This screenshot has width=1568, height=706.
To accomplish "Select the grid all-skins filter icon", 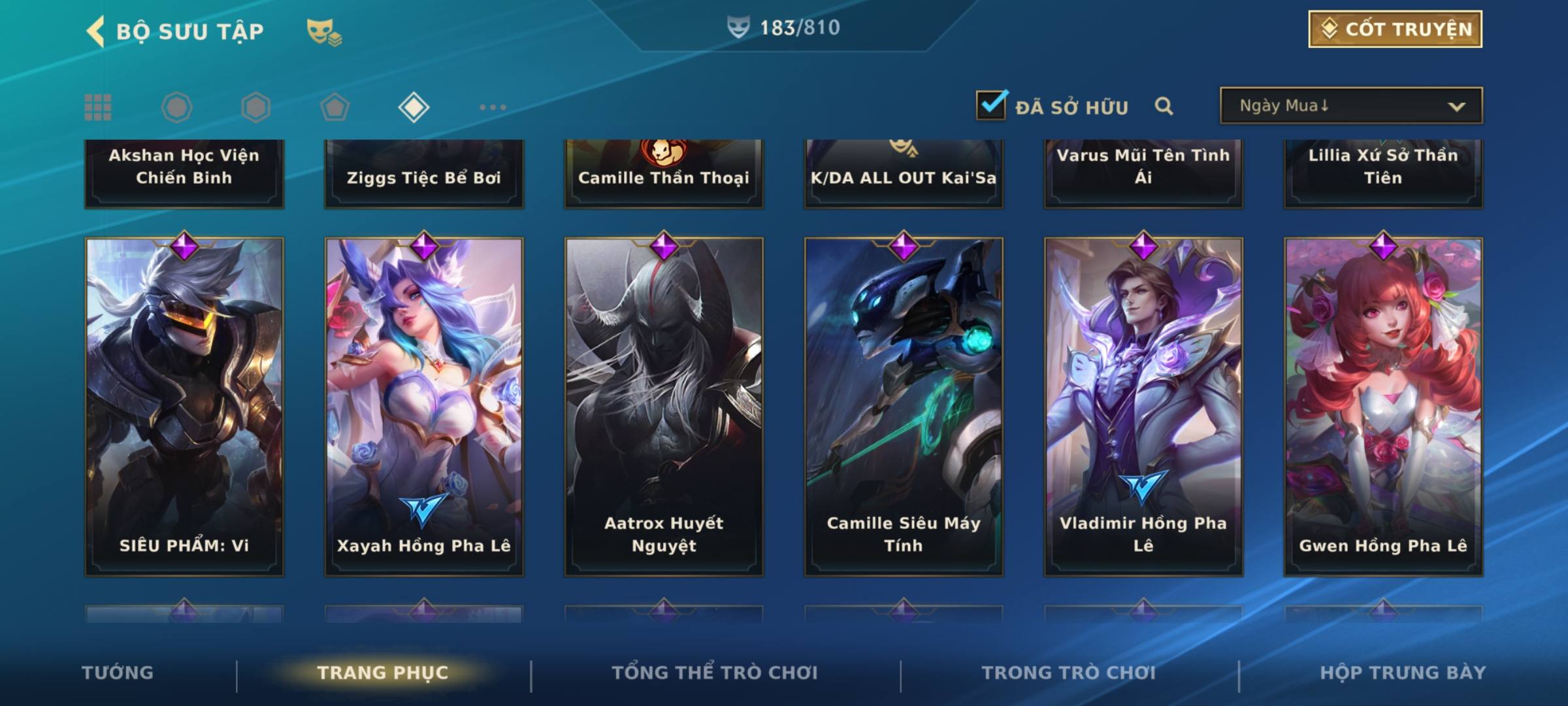I will (x=98, y=107).
